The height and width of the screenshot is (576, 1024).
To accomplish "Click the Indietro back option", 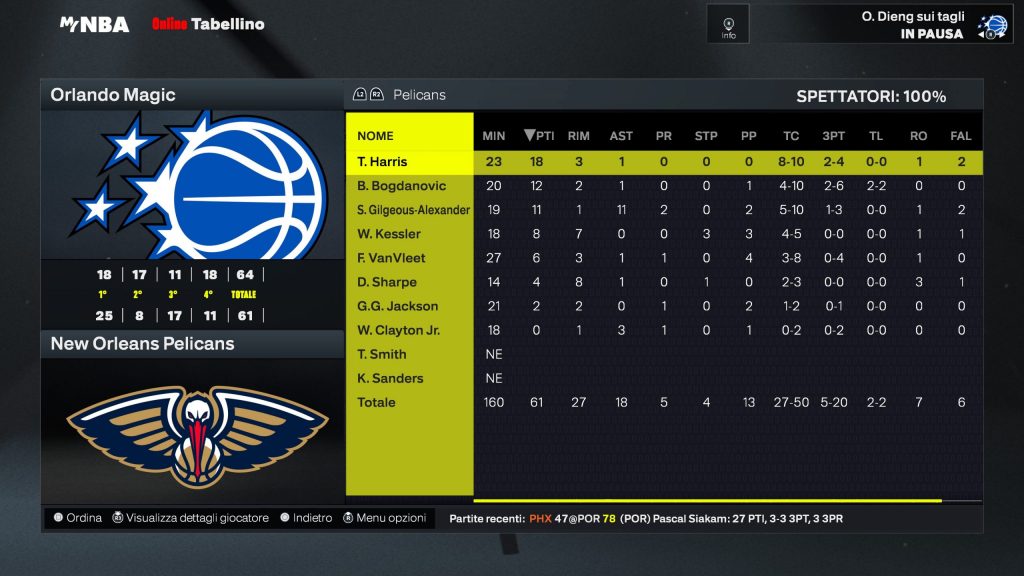I will click(x=306, y=518).
